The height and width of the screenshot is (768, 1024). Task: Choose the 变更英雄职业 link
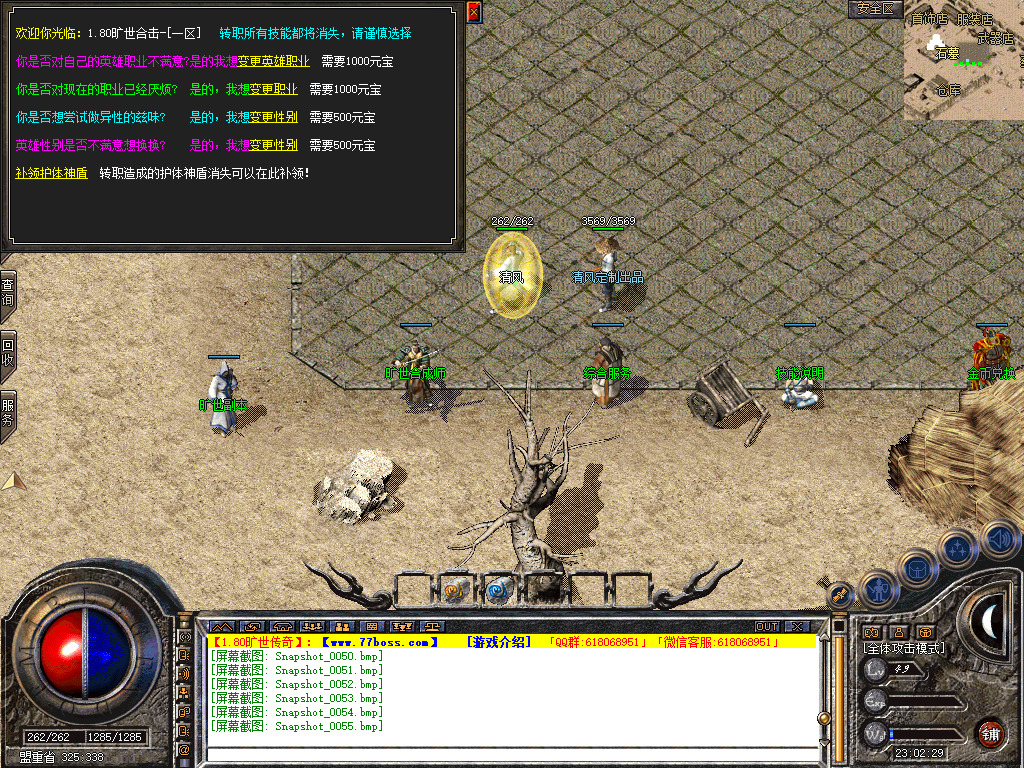coord(273,61)
